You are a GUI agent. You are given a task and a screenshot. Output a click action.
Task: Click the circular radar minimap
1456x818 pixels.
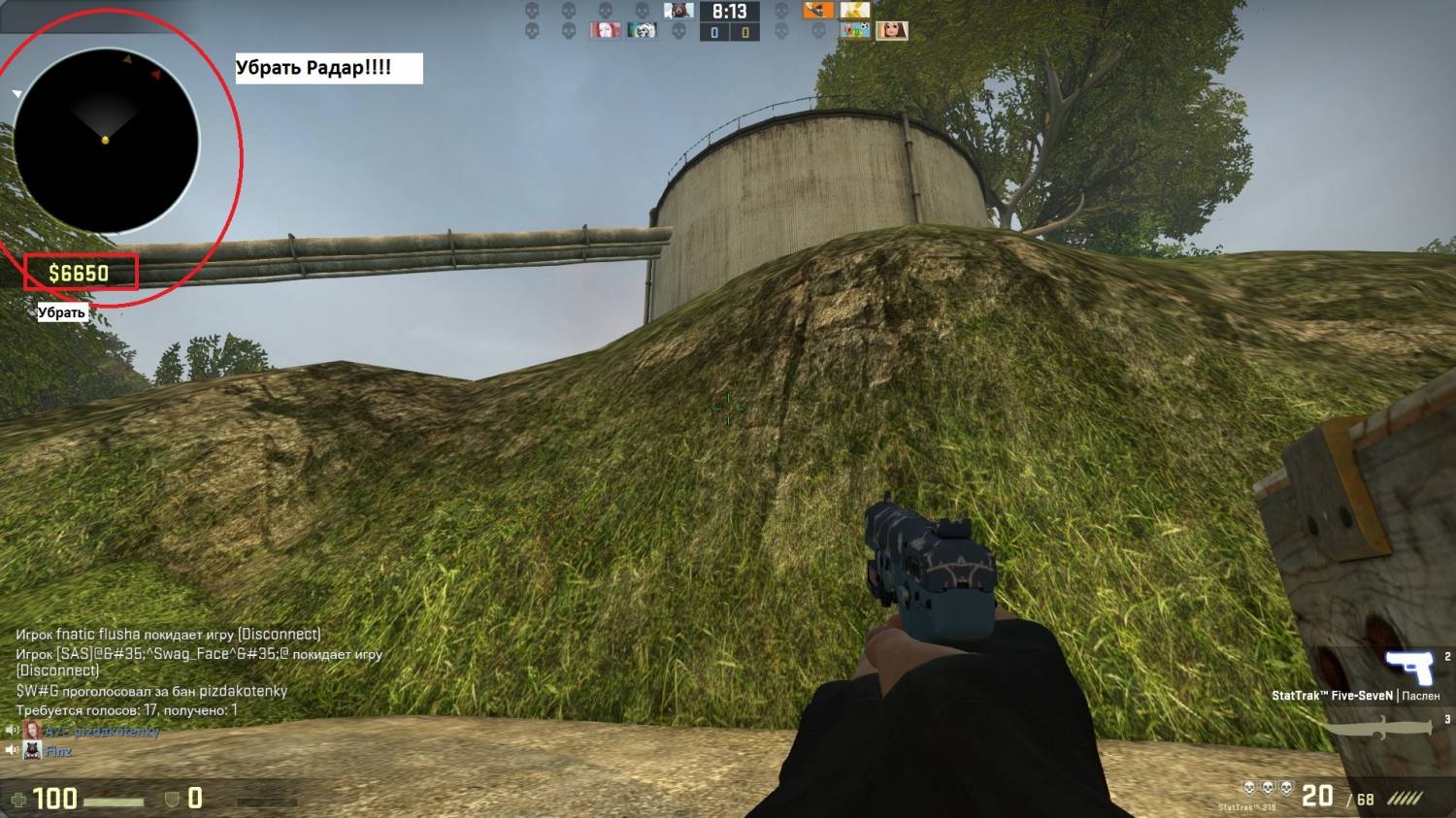tap(106, 141)
